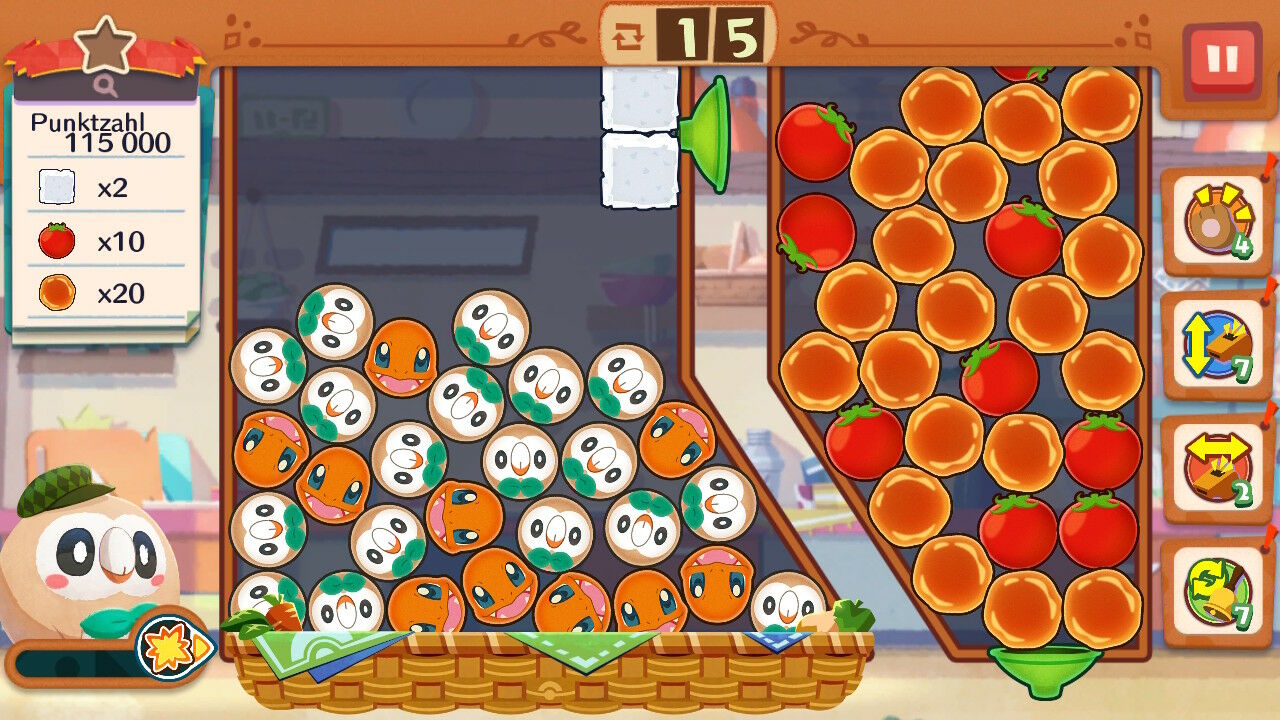
Task: Activate the vertical arrow whistle item
Action: [x=1216, y=345]
